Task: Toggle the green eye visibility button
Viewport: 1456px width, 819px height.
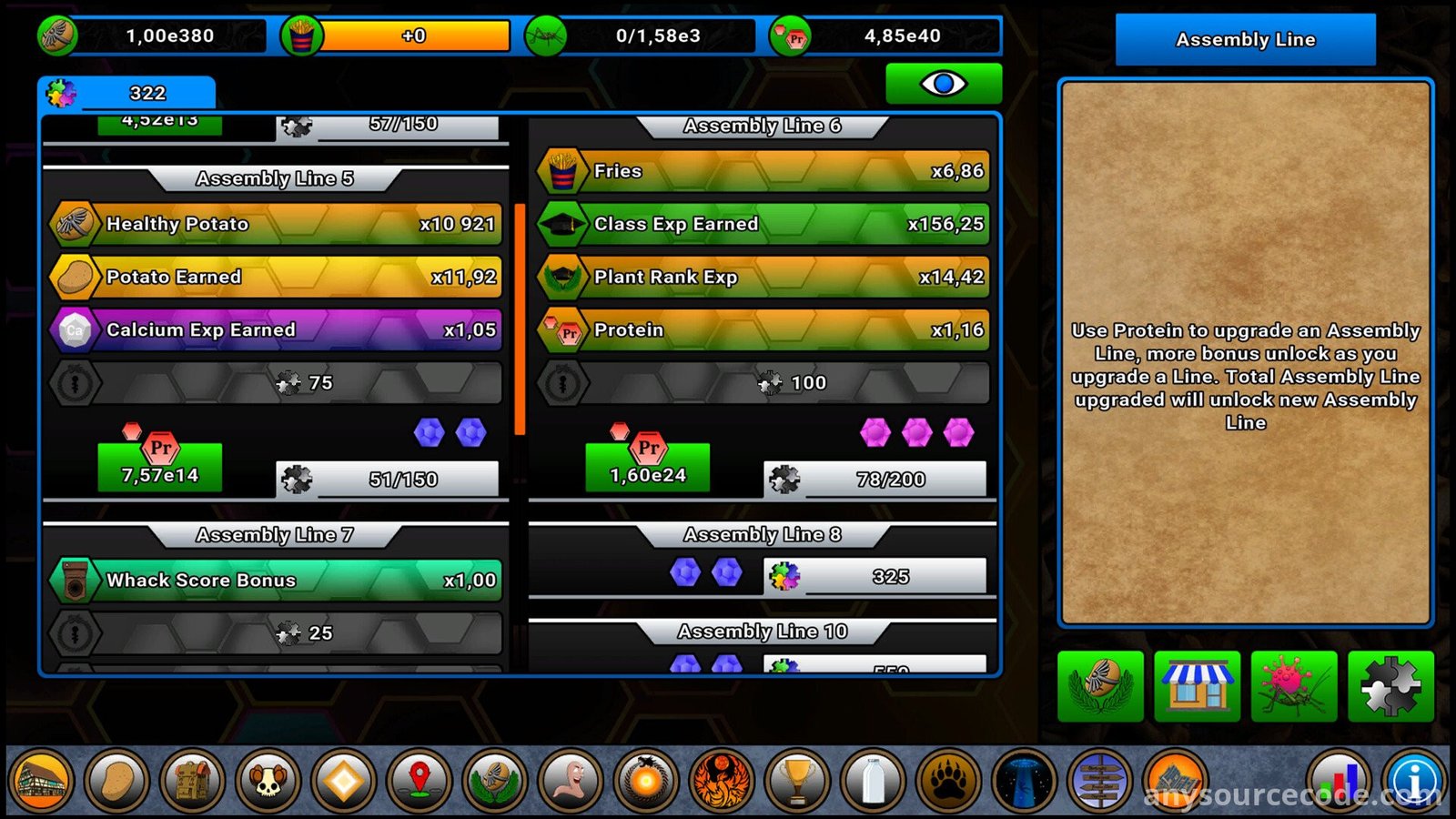Action: pos(944,84)
